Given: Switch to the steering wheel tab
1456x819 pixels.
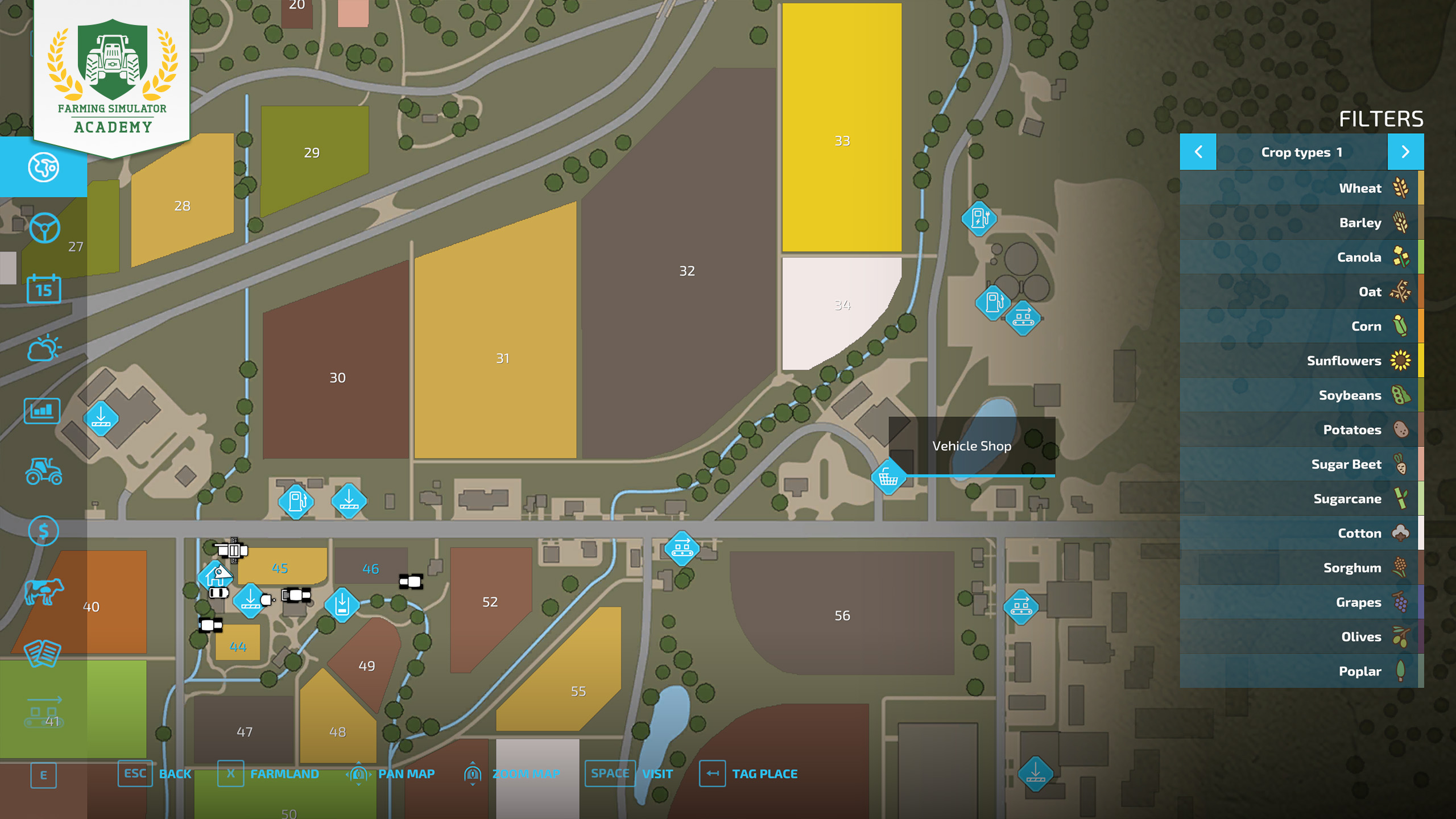Looking at the screenshot, I should pyautogui.click(x=44, y=228).
